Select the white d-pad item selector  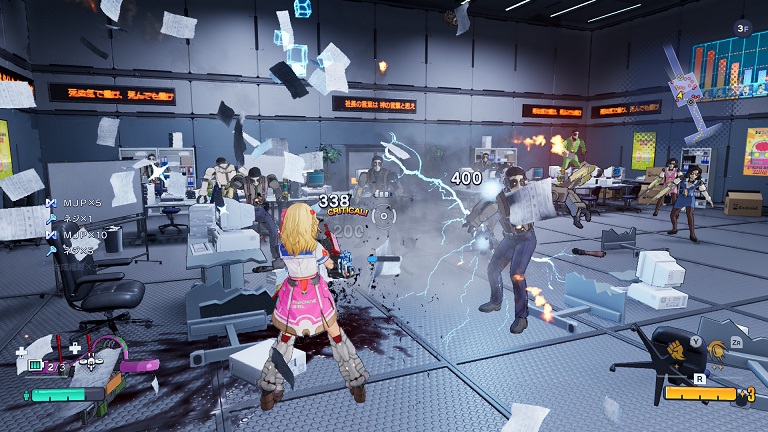tap(91, 361)
